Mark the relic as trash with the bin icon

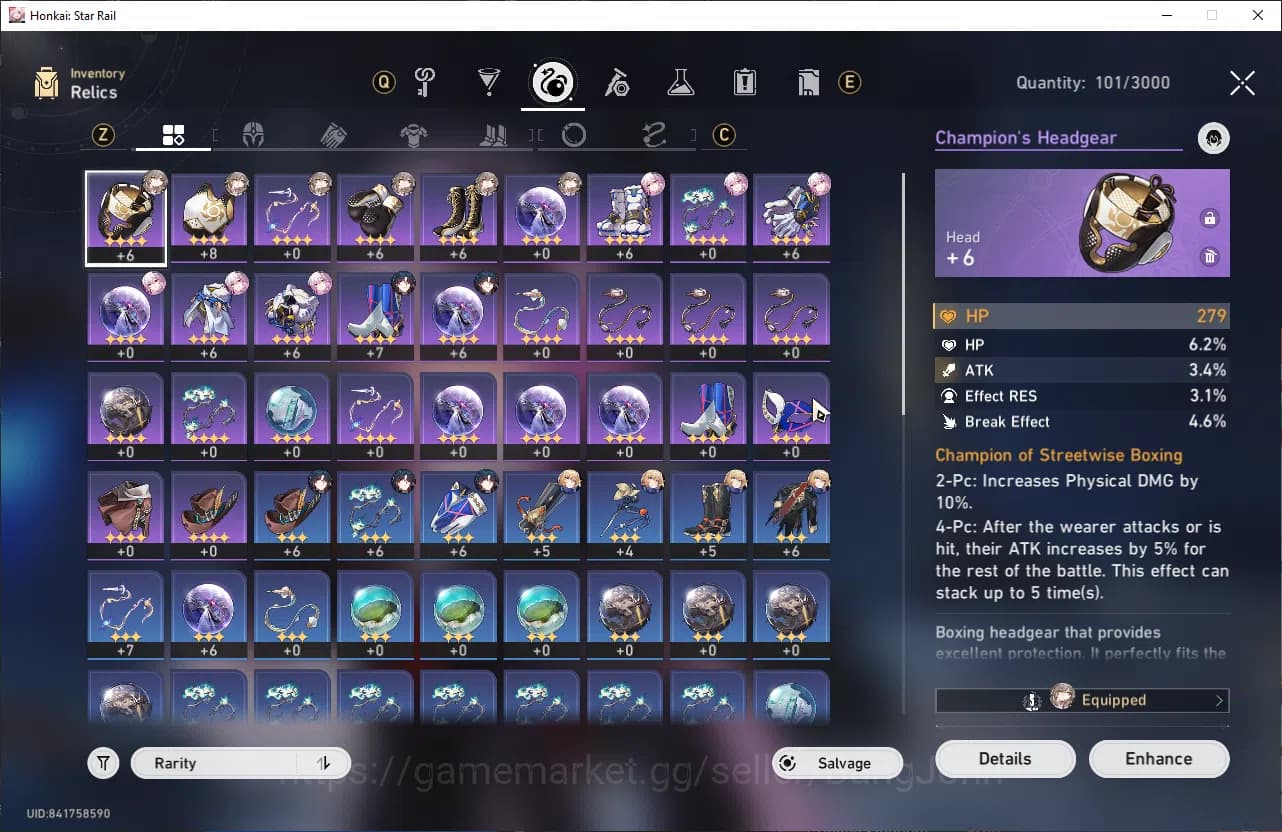[1210, 257]
